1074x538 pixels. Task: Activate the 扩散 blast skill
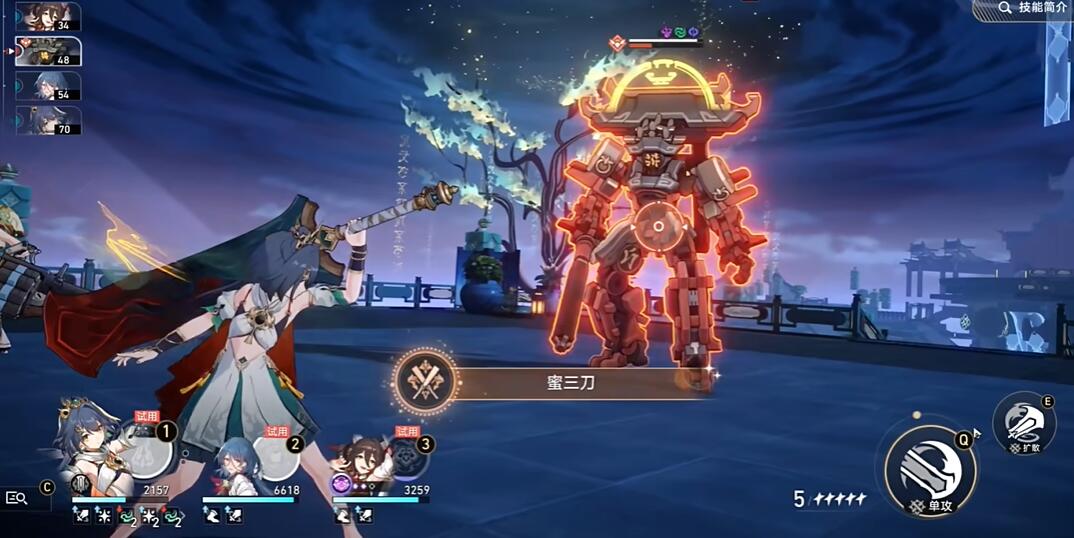pos(1024,424)
